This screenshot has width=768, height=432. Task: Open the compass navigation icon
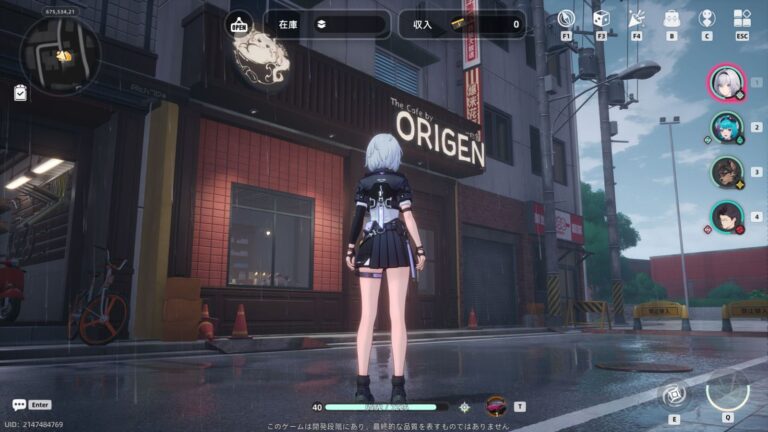click(566, 18)
